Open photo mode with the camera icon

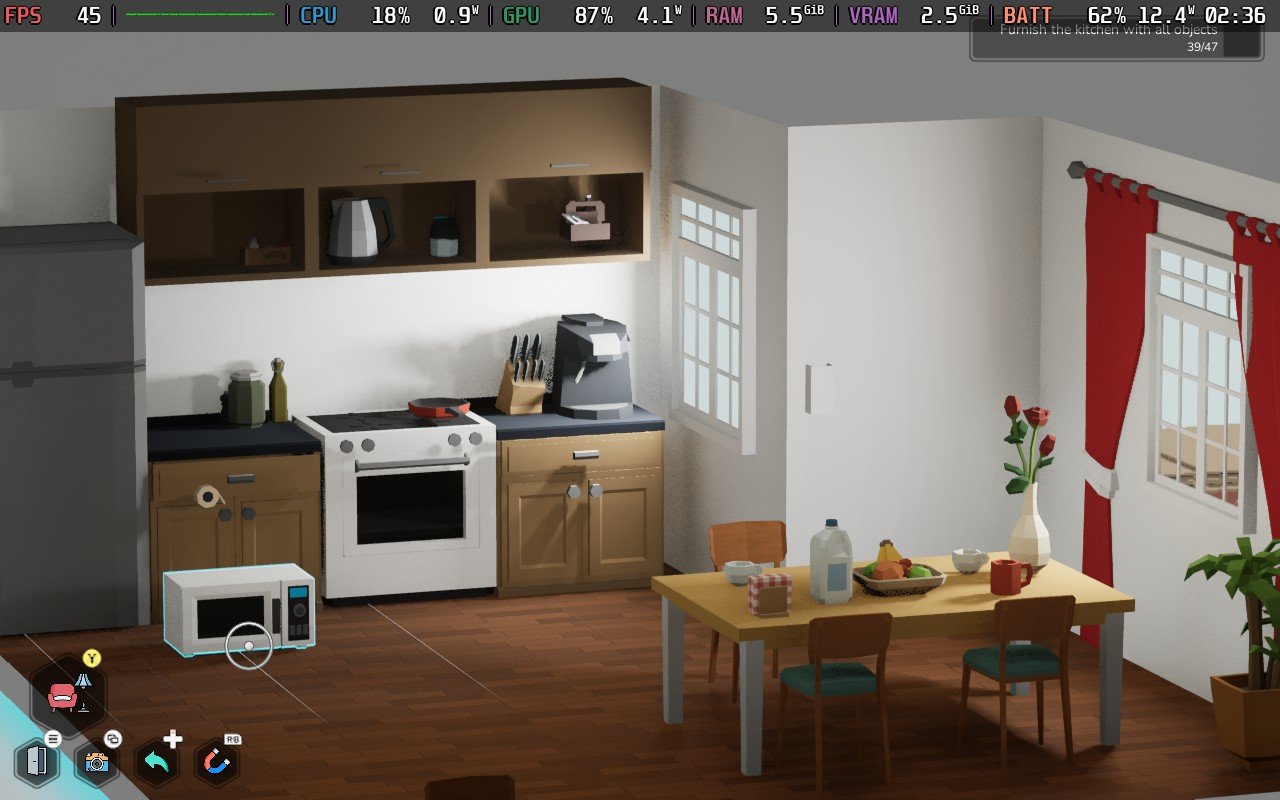[x=97, y=763]
